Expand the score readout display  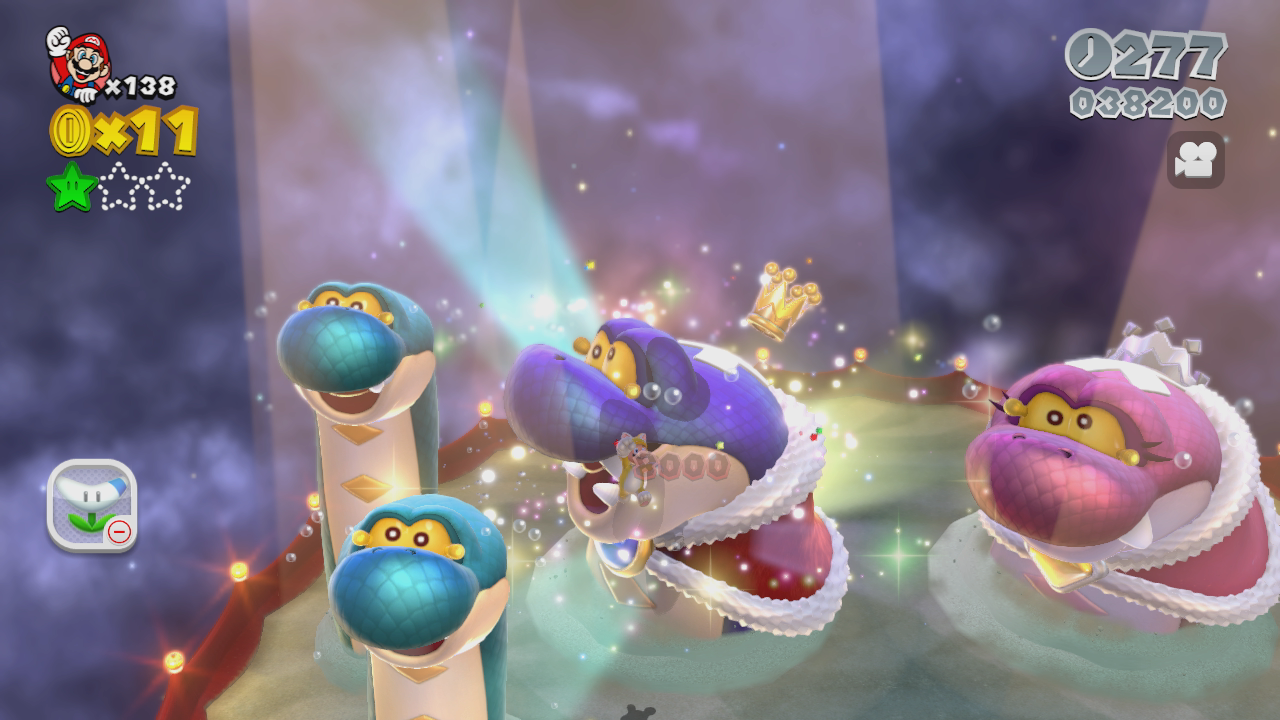coord(1150,100)
